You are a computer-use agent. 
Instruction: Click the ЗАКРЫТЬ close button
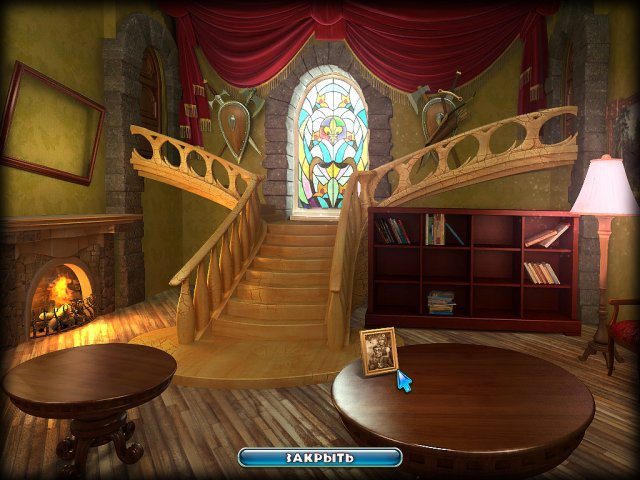tap(320, 457)
